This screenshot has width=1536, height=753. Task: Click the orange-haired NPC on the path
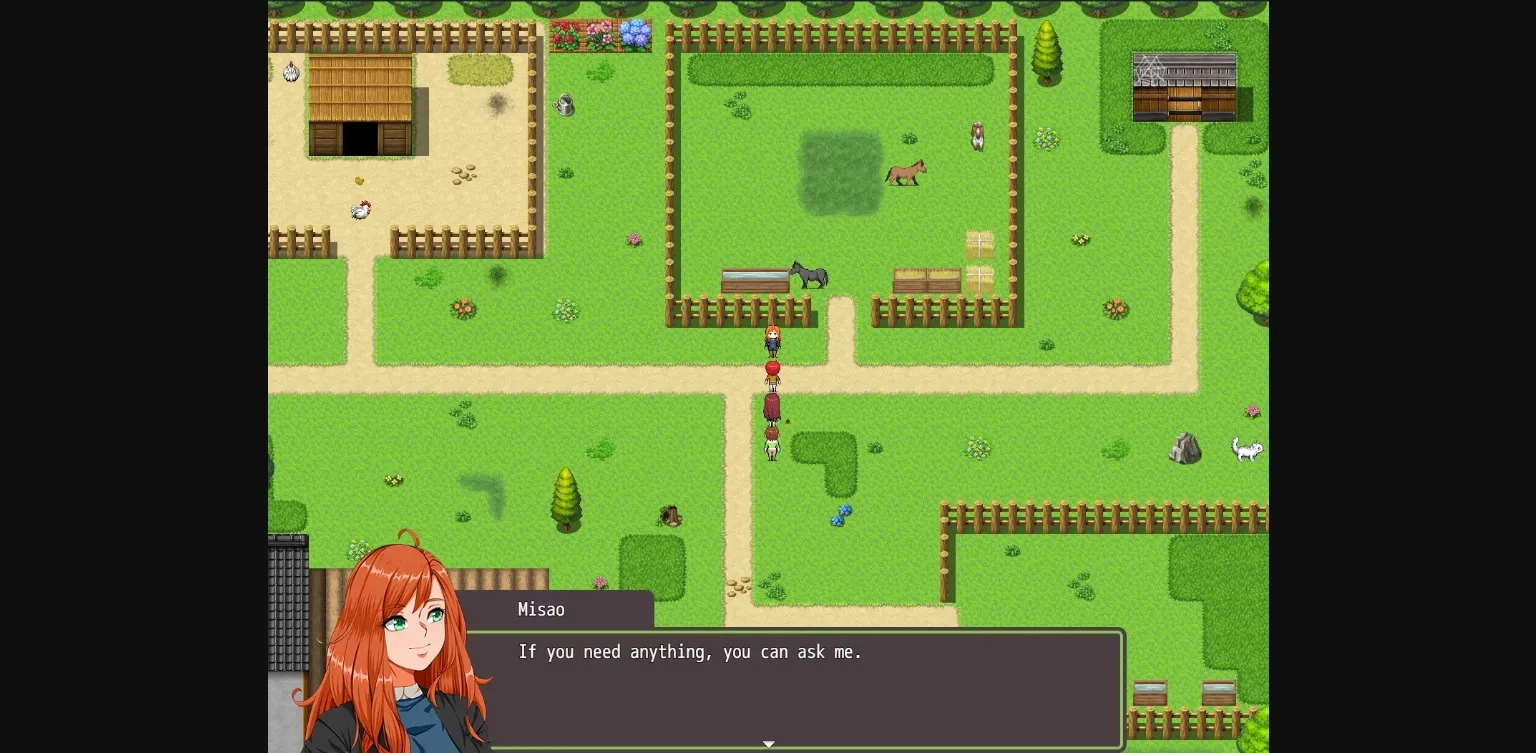[772, 338]
